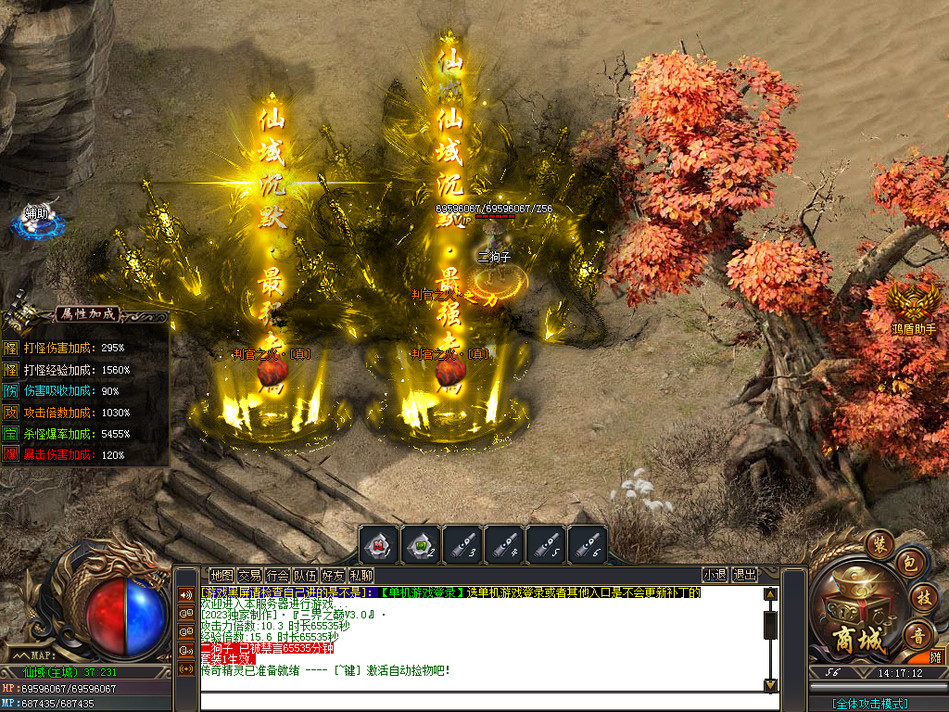Open the 包 bag inventory

click(x=906, y=565)
